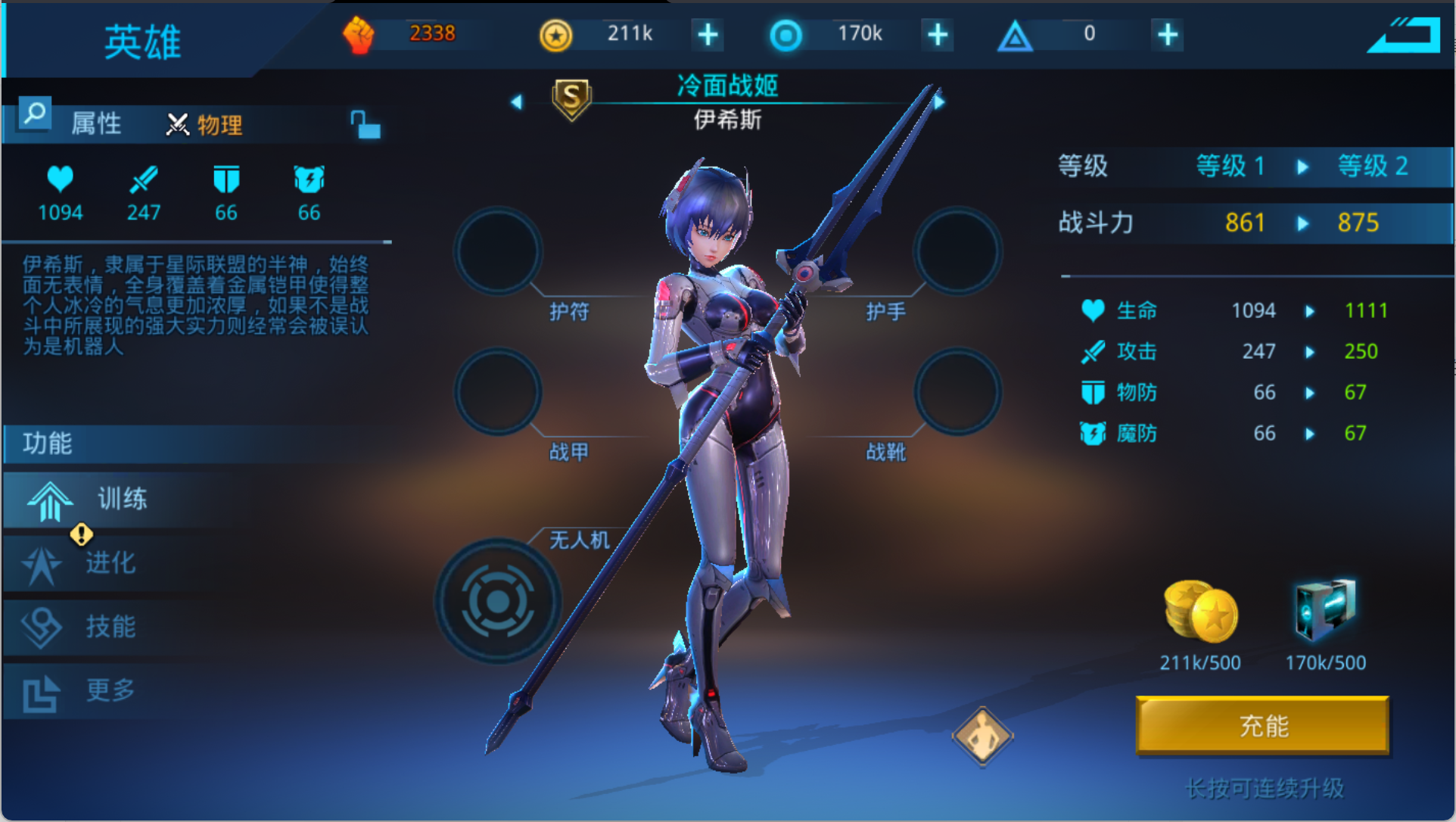Toggle the overlapping squares icon in attribute bar
Image resolution: width=1456 pixels, height=822 pixels.
(365, 125)
